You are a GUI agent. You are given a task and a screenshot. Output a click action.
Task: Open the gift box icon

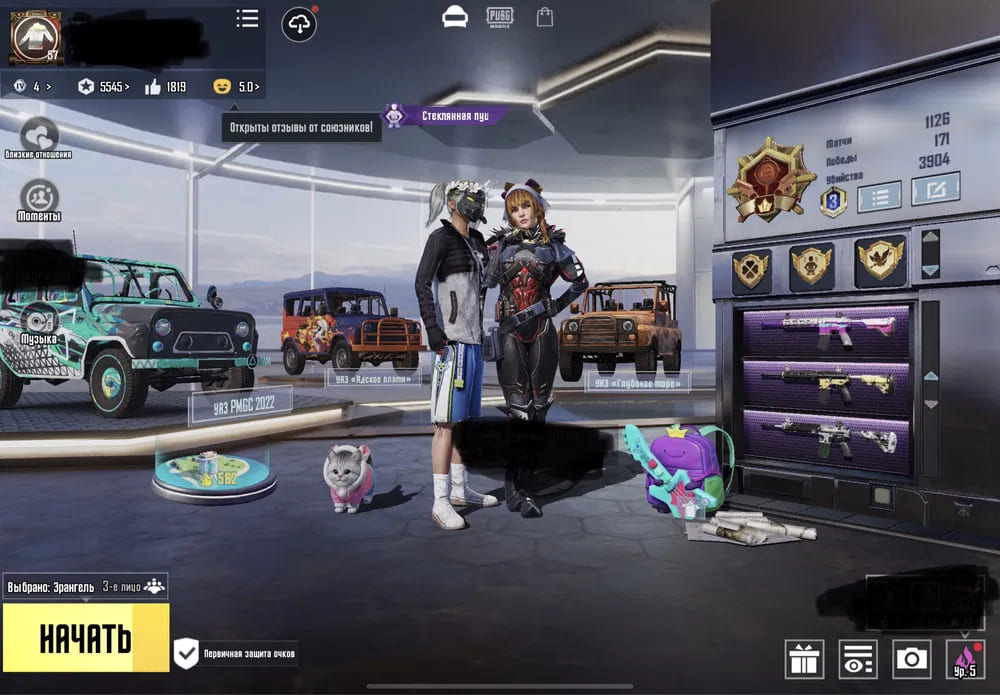[804, 658]
